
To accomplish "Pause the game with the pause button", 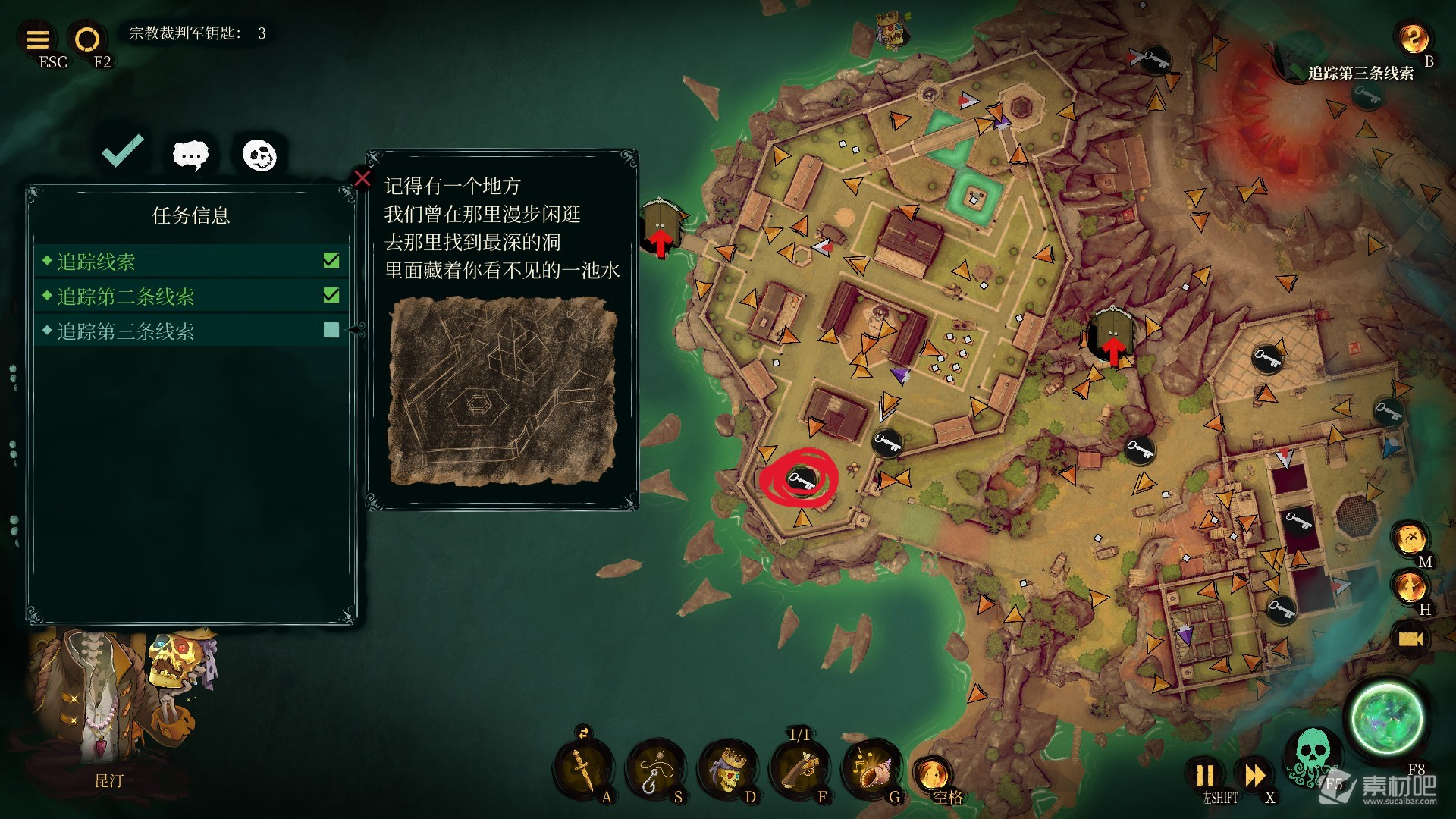I will (x=1205, y=776).
